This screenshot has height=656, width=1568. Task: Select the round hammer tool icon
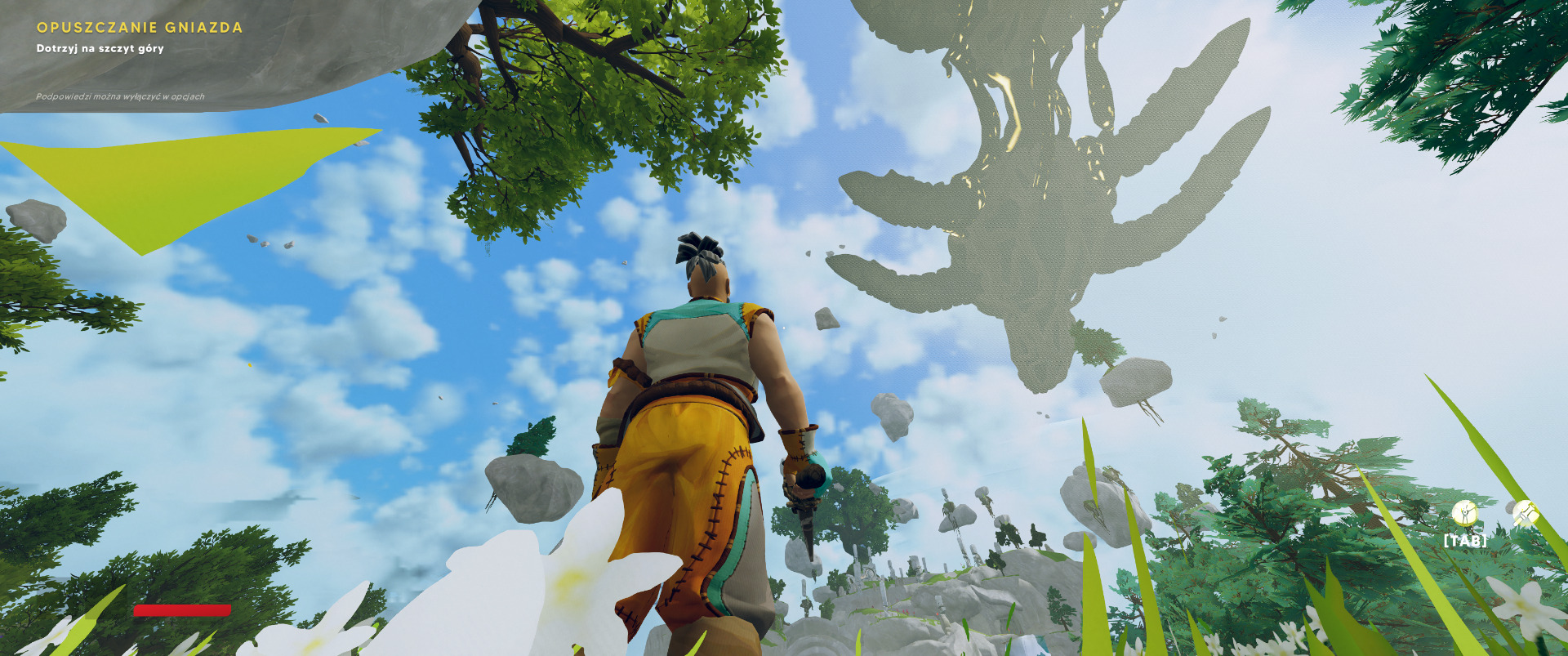point(1525,513)
